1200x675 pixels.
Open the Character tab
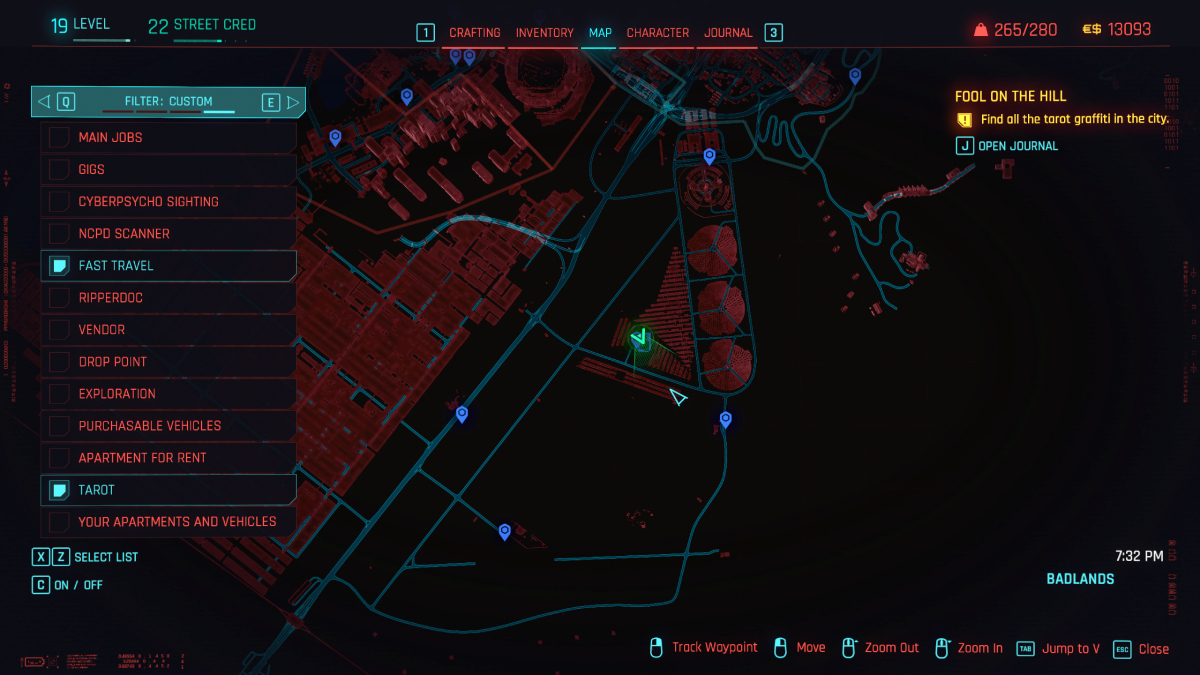pos(657,33)
